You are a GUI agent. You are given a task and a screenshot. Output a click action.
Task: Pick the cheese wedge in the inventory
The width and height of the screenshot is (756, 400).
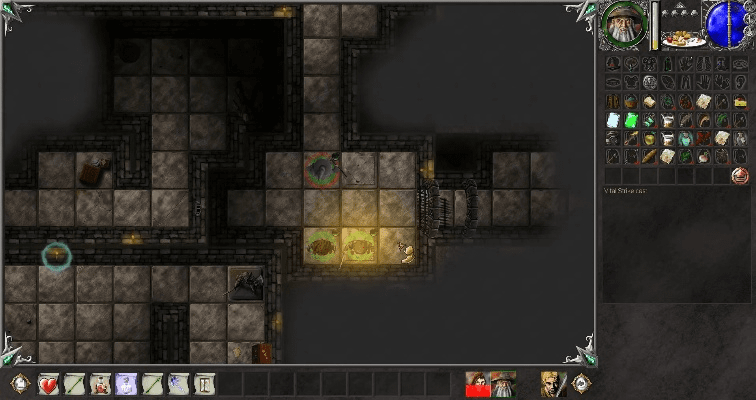click(740, 101)
